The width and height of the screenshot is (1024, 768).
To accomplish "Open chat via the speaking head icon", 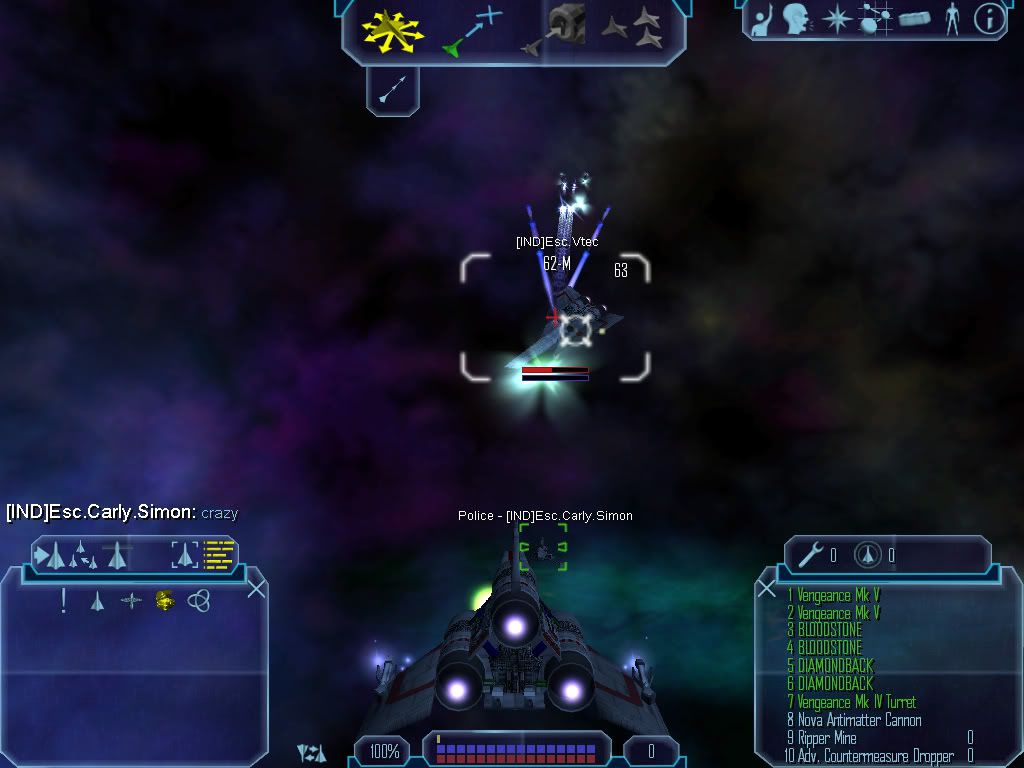I will (x=796, y=18).
